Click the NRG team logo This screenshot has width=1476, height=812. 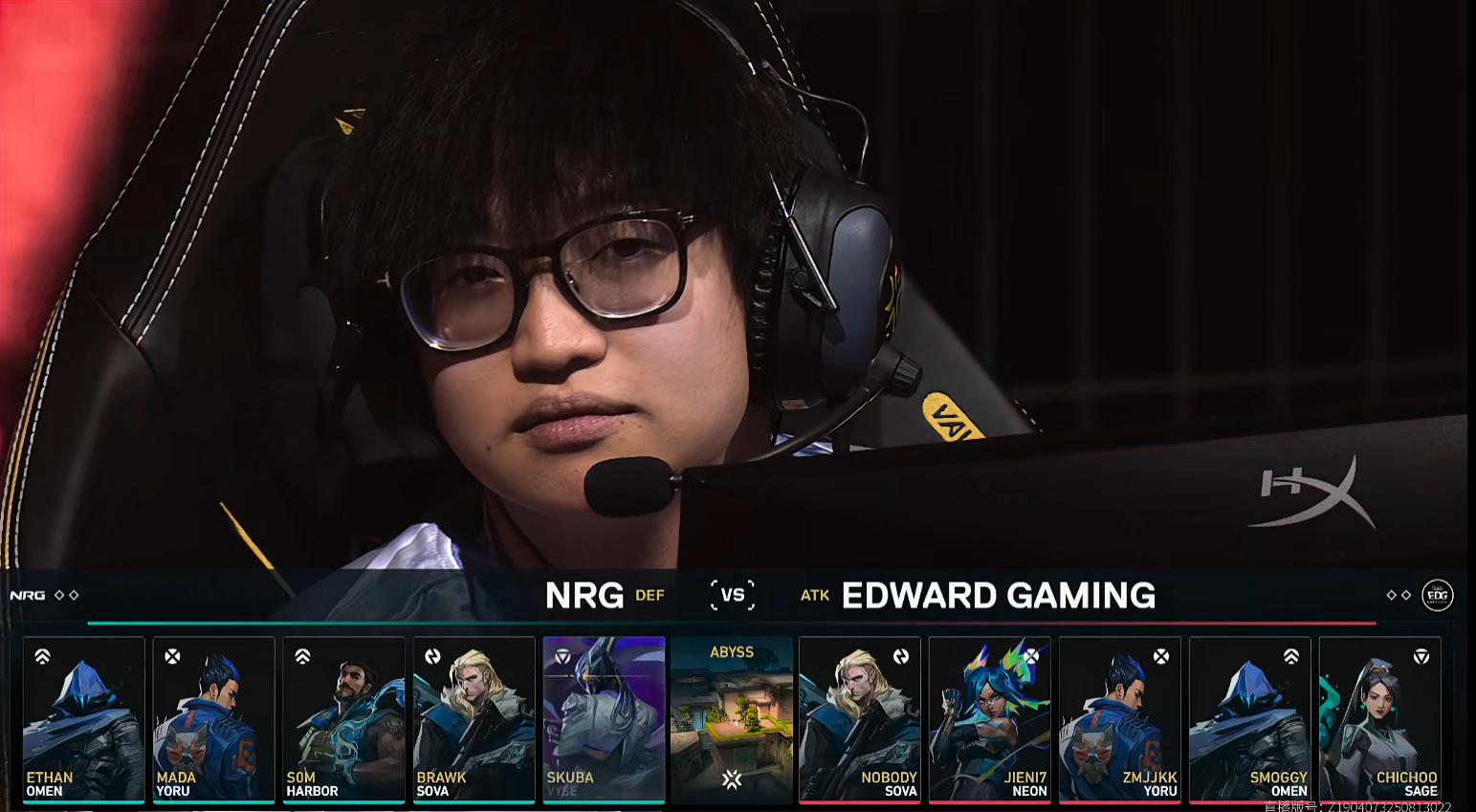coord(28,595)
